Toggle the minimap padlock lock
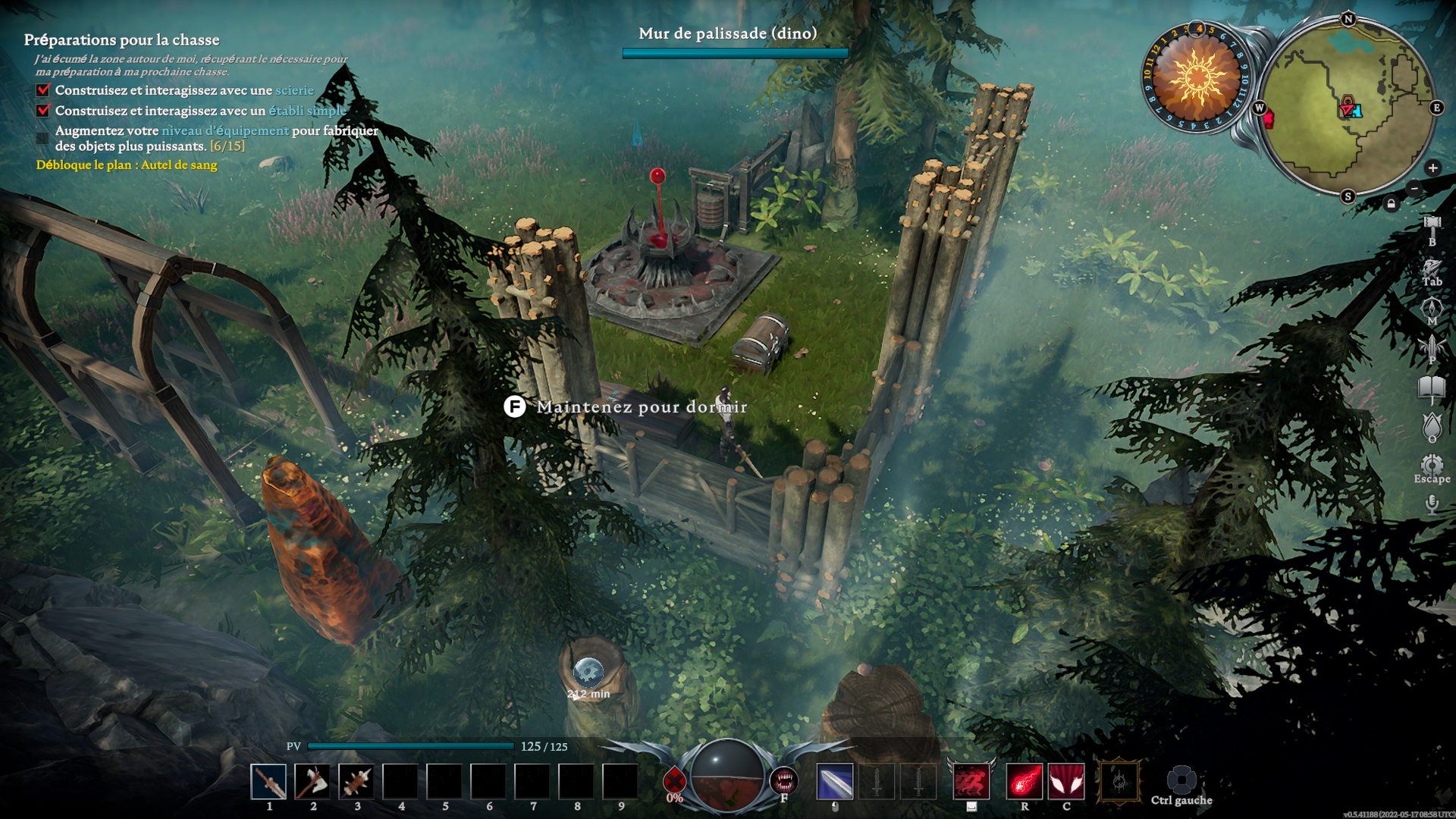The height and width of the screenshot is (819, 1456). click(x=1391, y=202)
